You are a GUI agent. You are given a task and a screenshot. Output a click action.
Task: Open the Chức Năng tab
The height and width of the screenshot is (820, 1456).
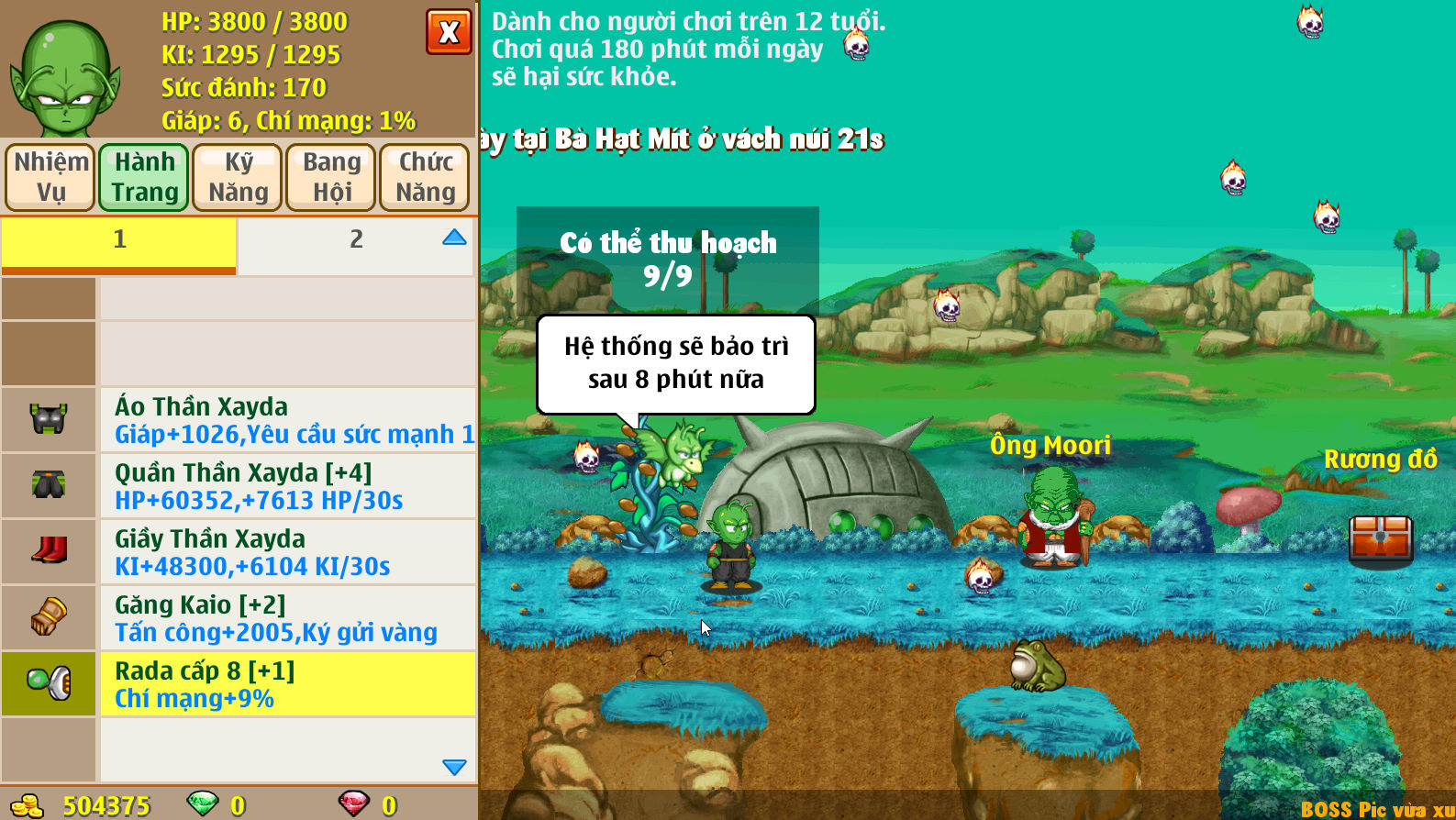tap(424, 176)
